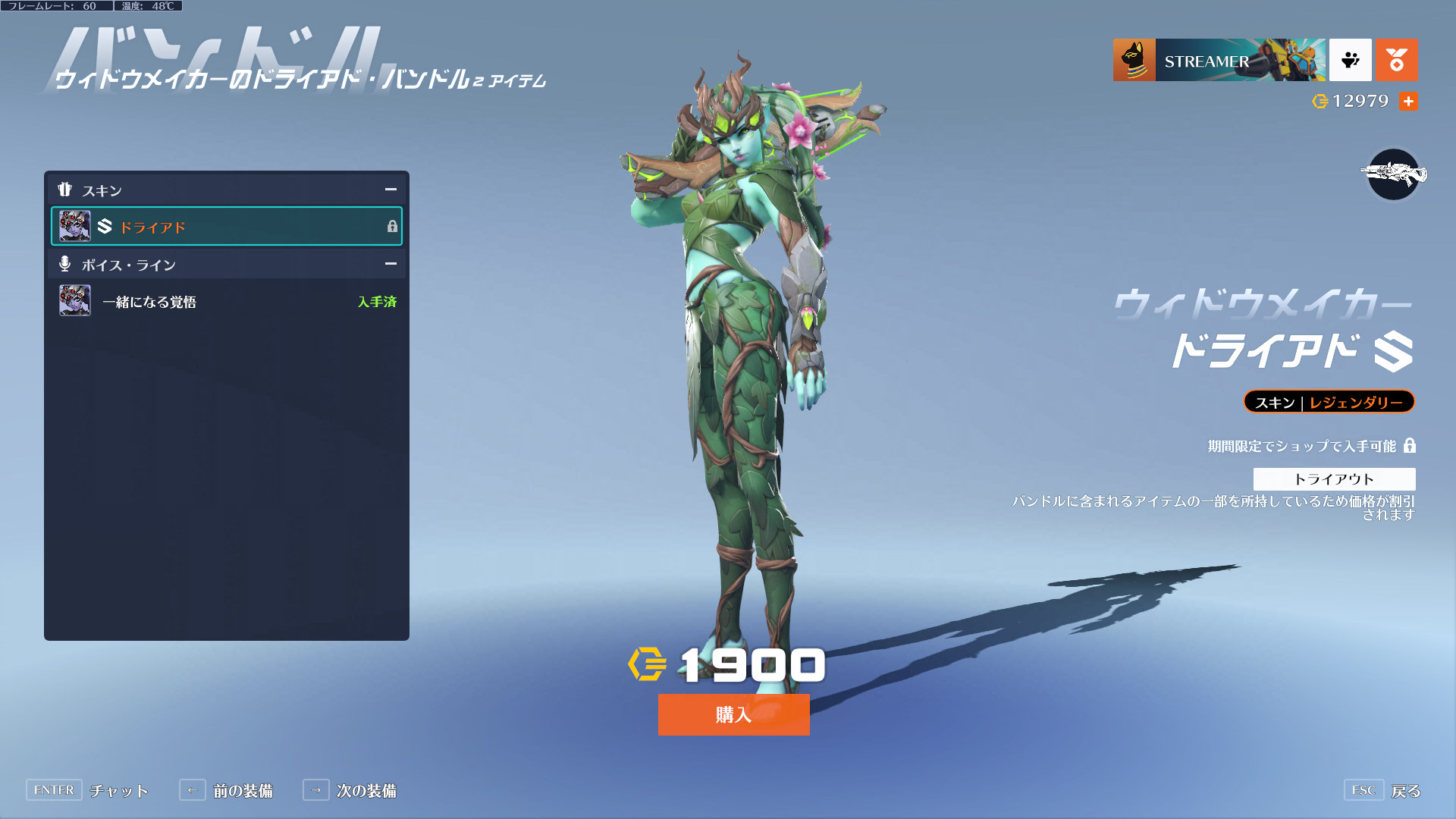Open the STREAMER player profile banner
Image resolution: width=1456 pixels, height=819 pixels.
(x=1219, y=61)
